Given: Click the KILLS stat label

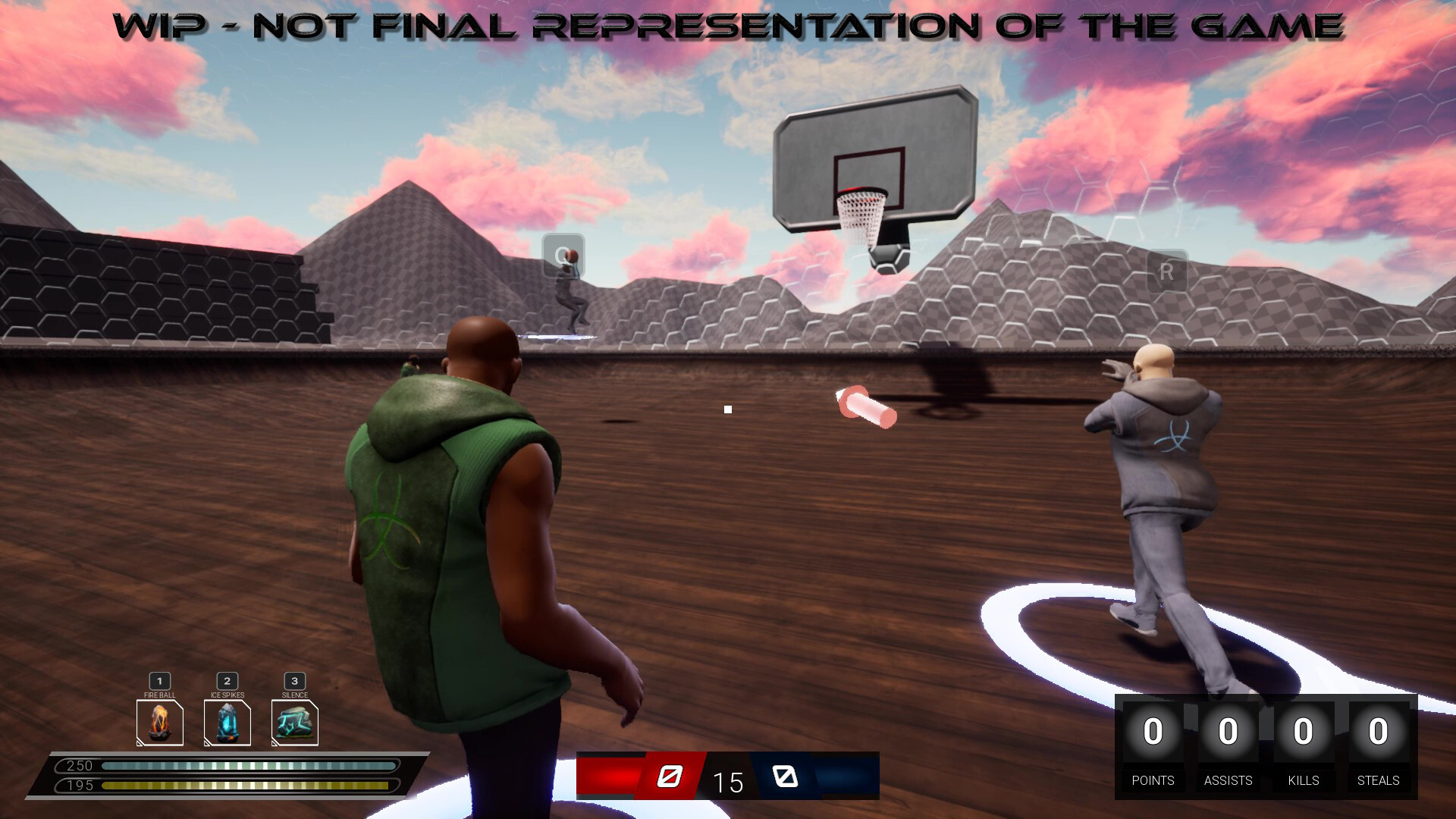Looking at the screenshot, I should click(1304, 780).
